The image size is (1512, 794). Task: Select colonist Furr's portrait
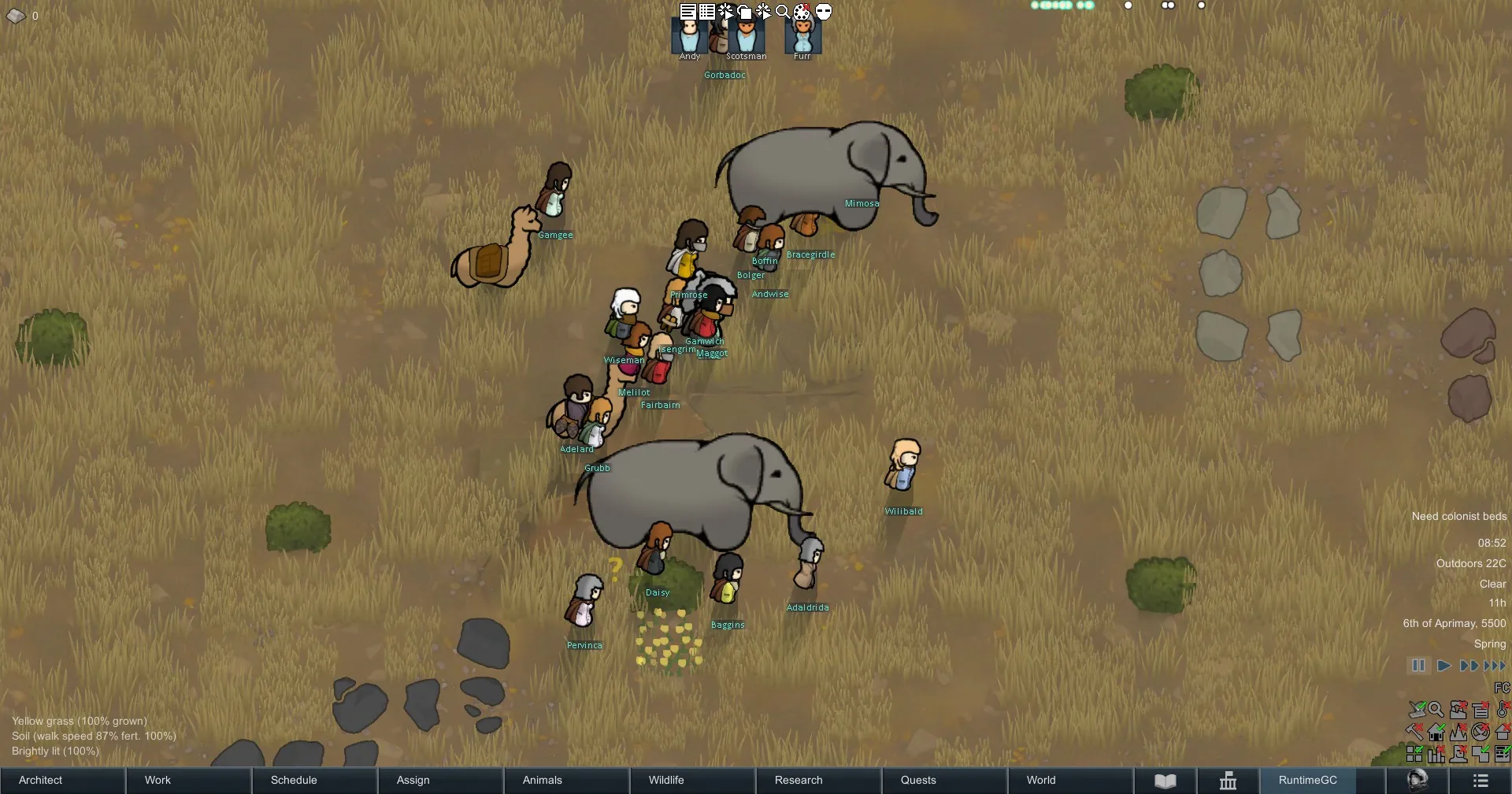coord(802,36)
